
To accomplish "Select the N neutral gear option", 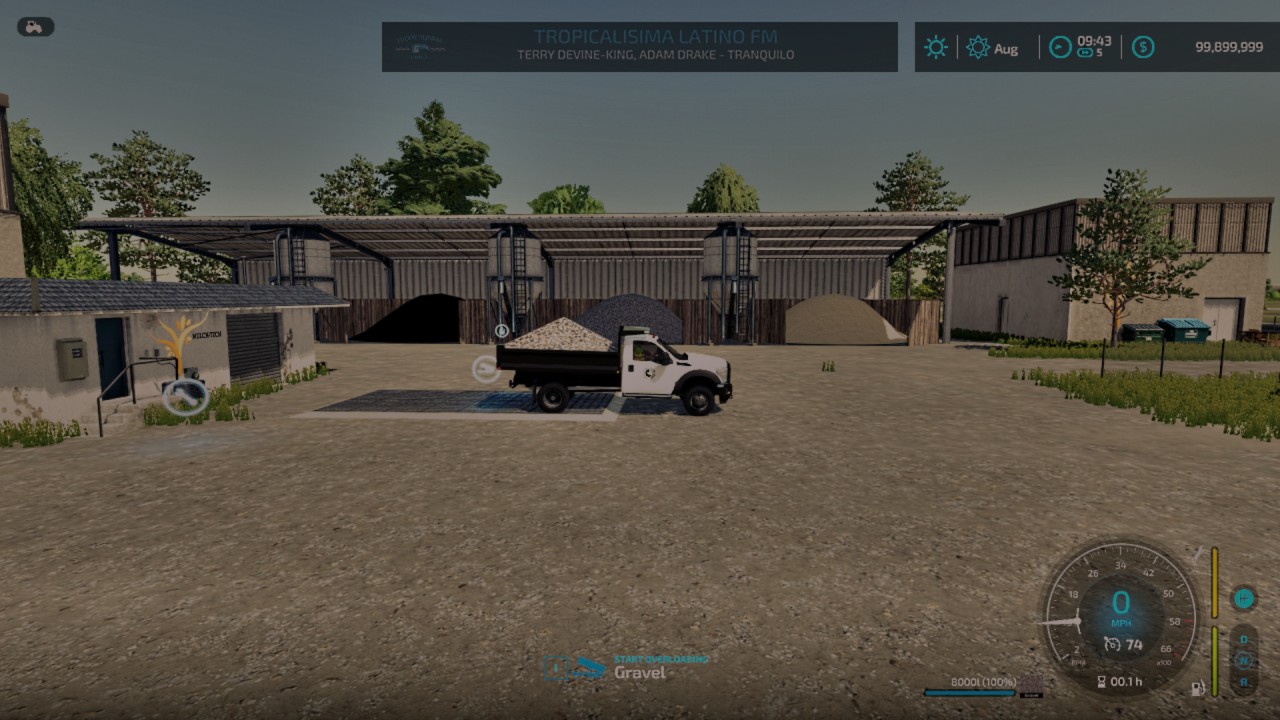I will pos(1243,660).
